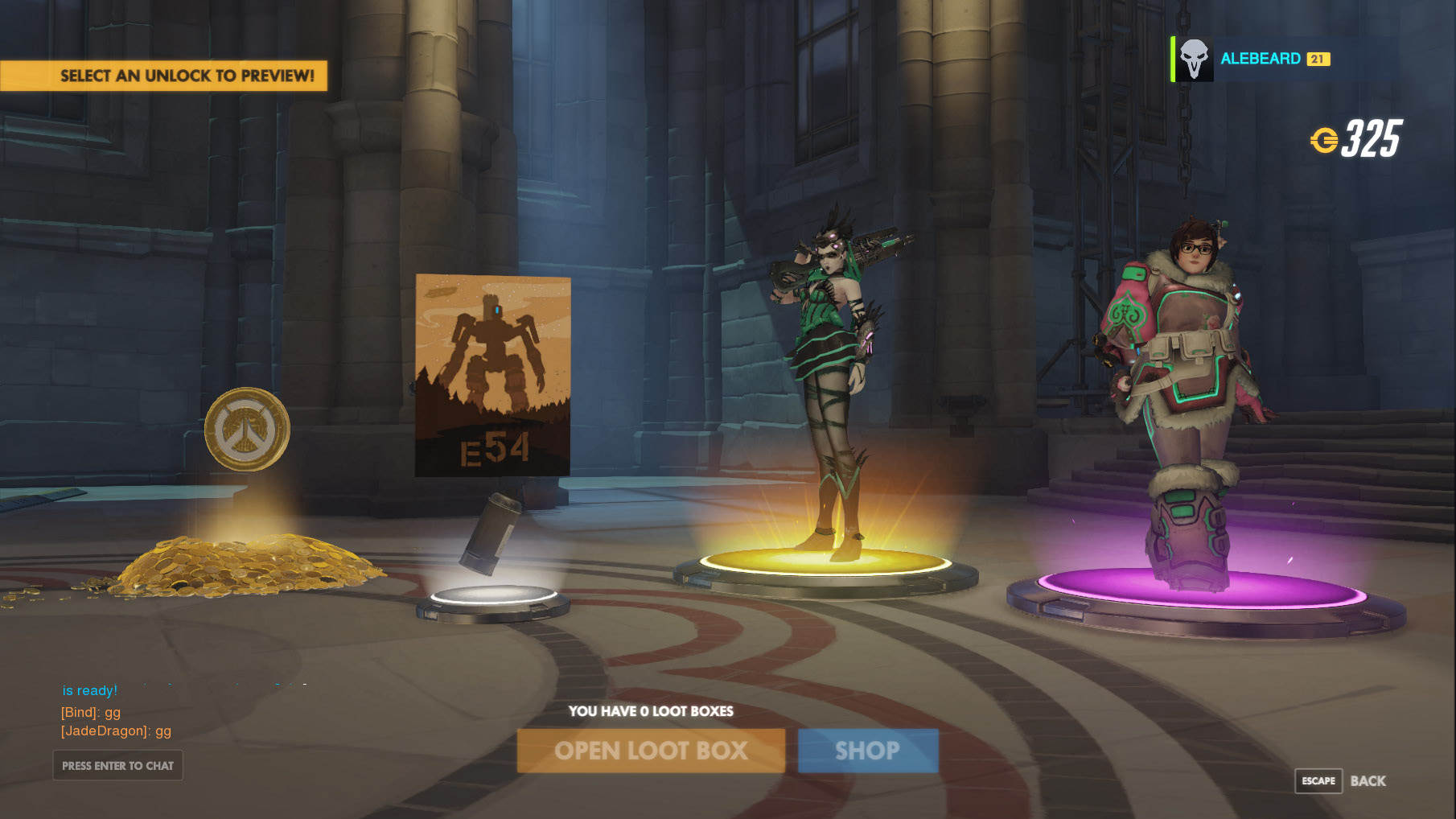Open the SHOP tab
This screenshot has height=819, width=1456.
click(867, 750)
